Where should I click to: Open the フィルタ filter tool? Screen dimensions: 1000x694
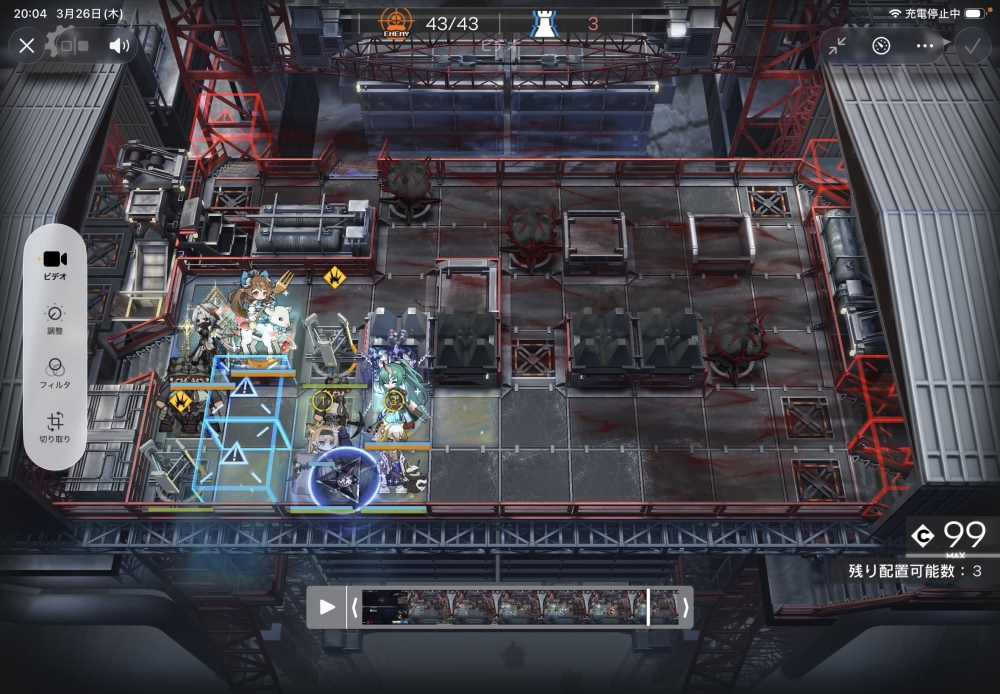coord(55,373)
